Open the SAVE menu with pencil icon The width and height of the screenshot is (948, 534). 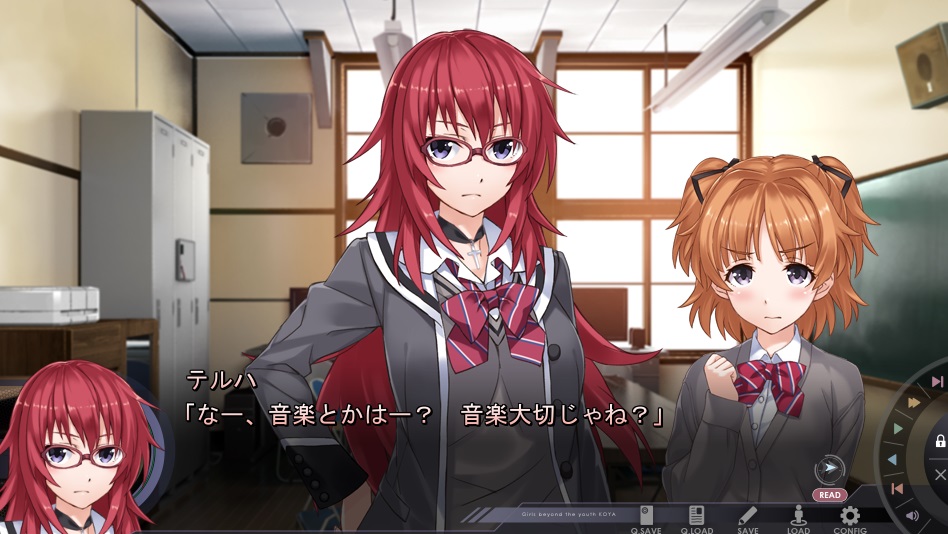(x=748, y=518)
